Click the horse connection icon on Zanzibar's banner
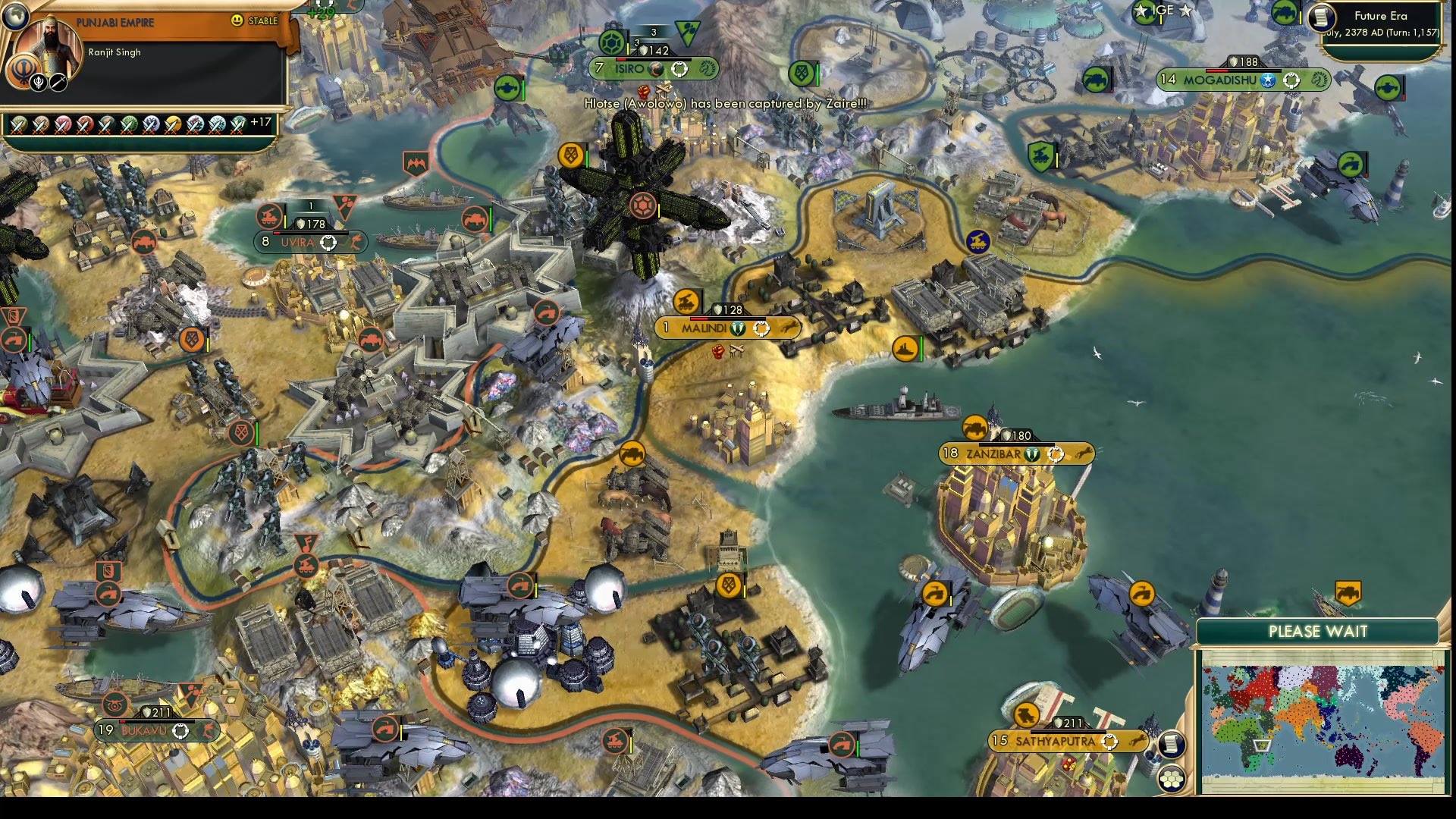 pos(1083,453)
